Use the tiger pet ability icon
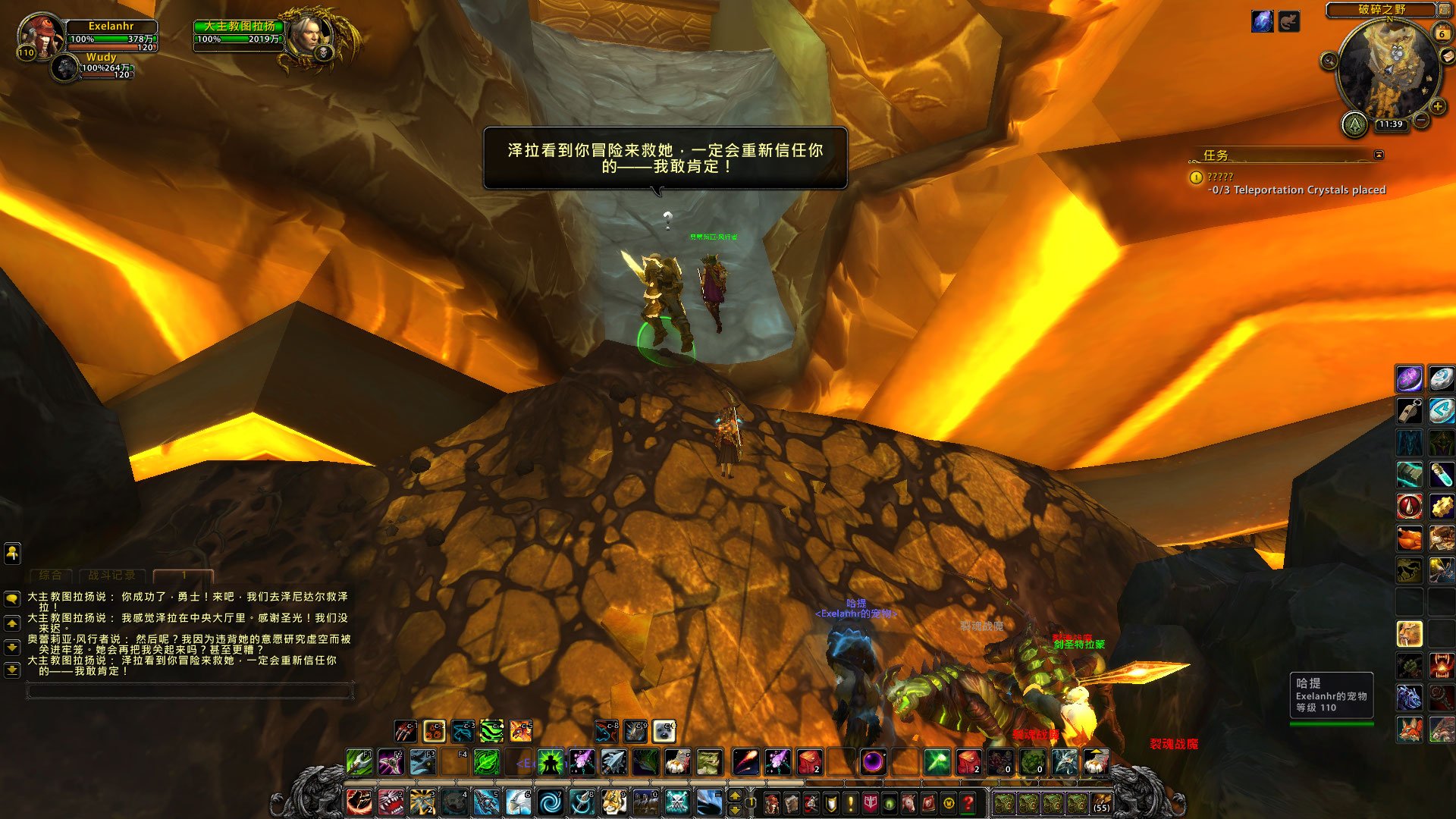The image size is (1456, 819). click(614, 802)
